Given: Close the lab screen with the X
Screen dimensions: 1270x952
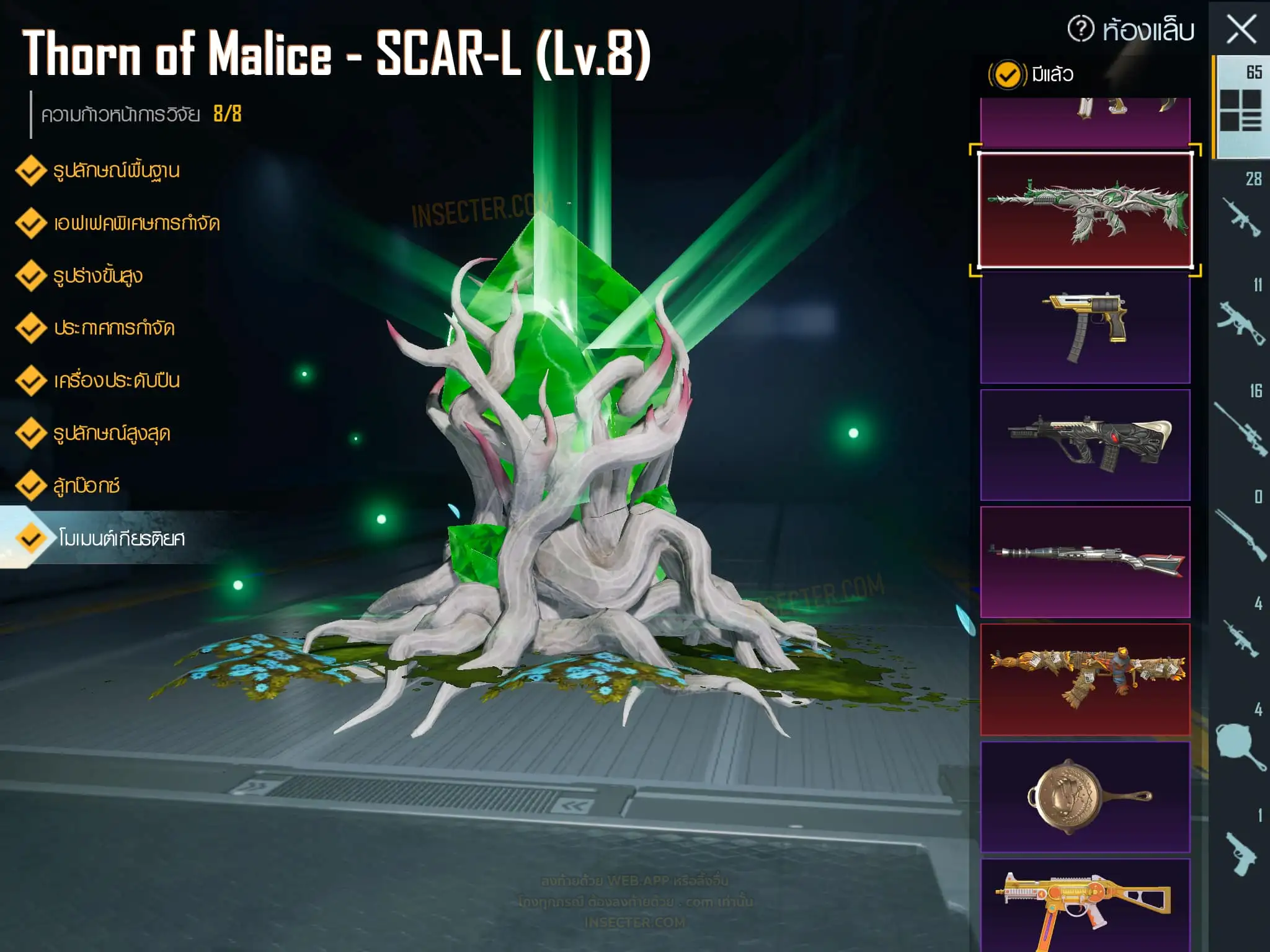Looking at the screenshot, I should point(1241,30).
